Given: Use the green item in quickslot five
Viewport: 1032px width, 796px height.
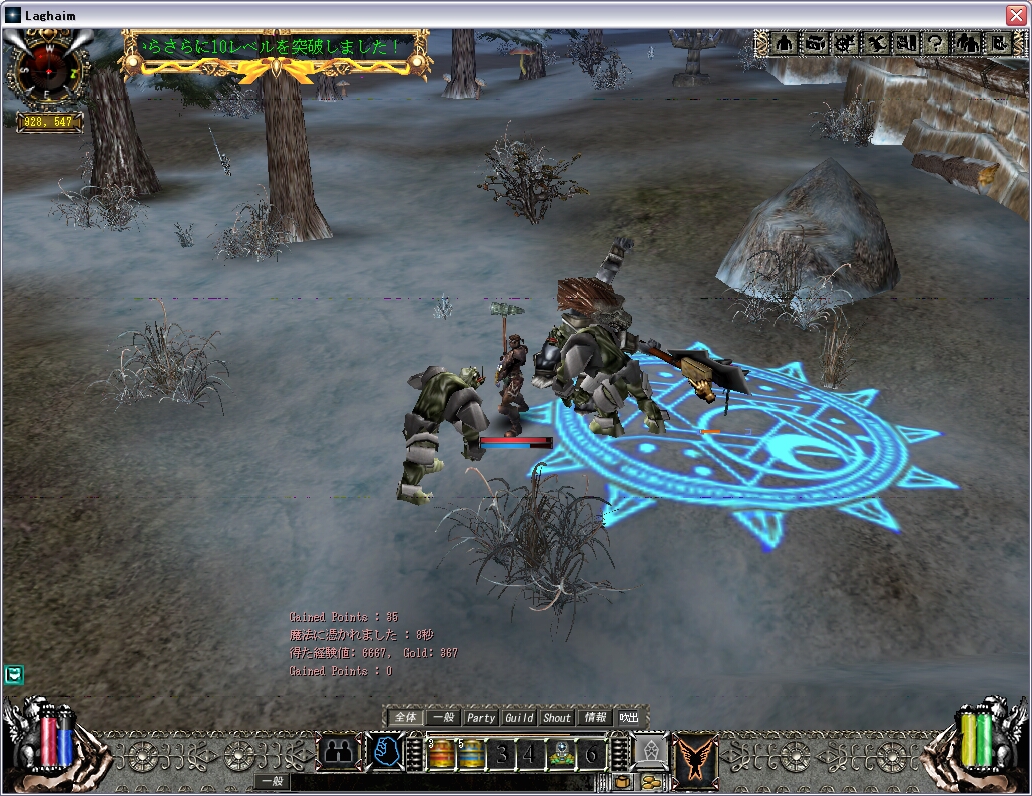Looking at the screenshot, I should click(560, 753).
